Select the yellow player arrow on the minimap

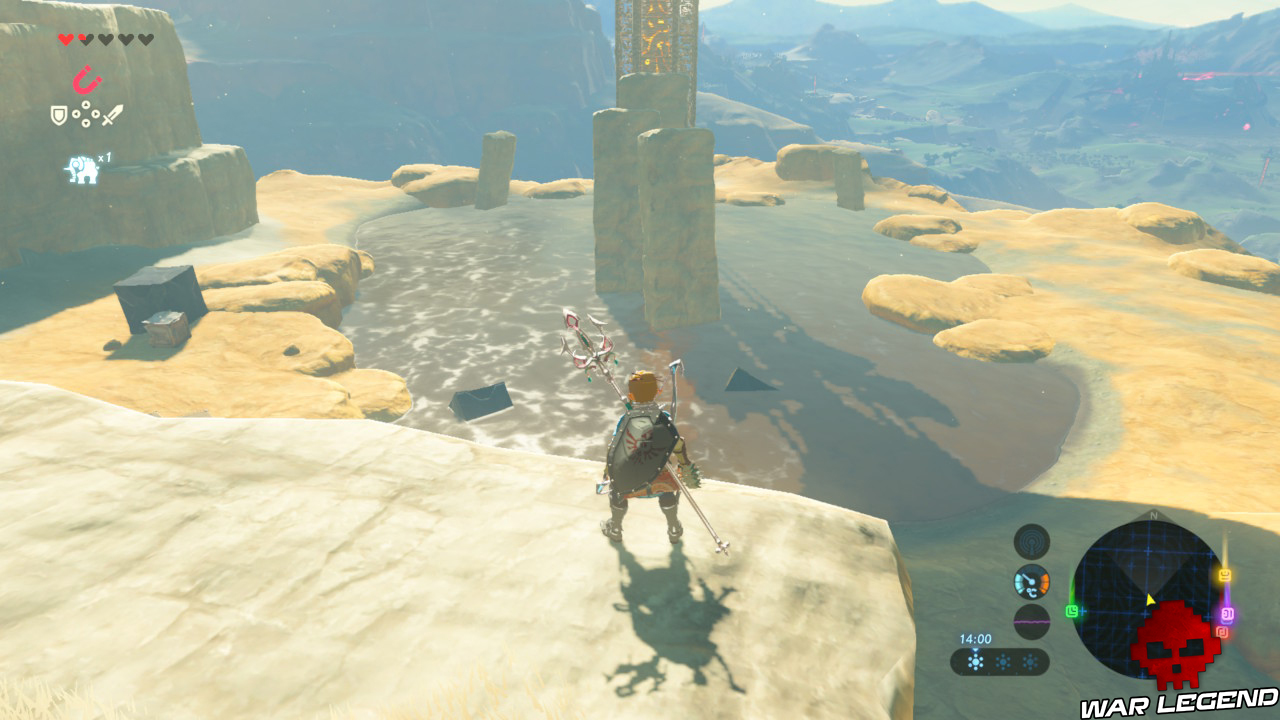(x=1149, y=600)
